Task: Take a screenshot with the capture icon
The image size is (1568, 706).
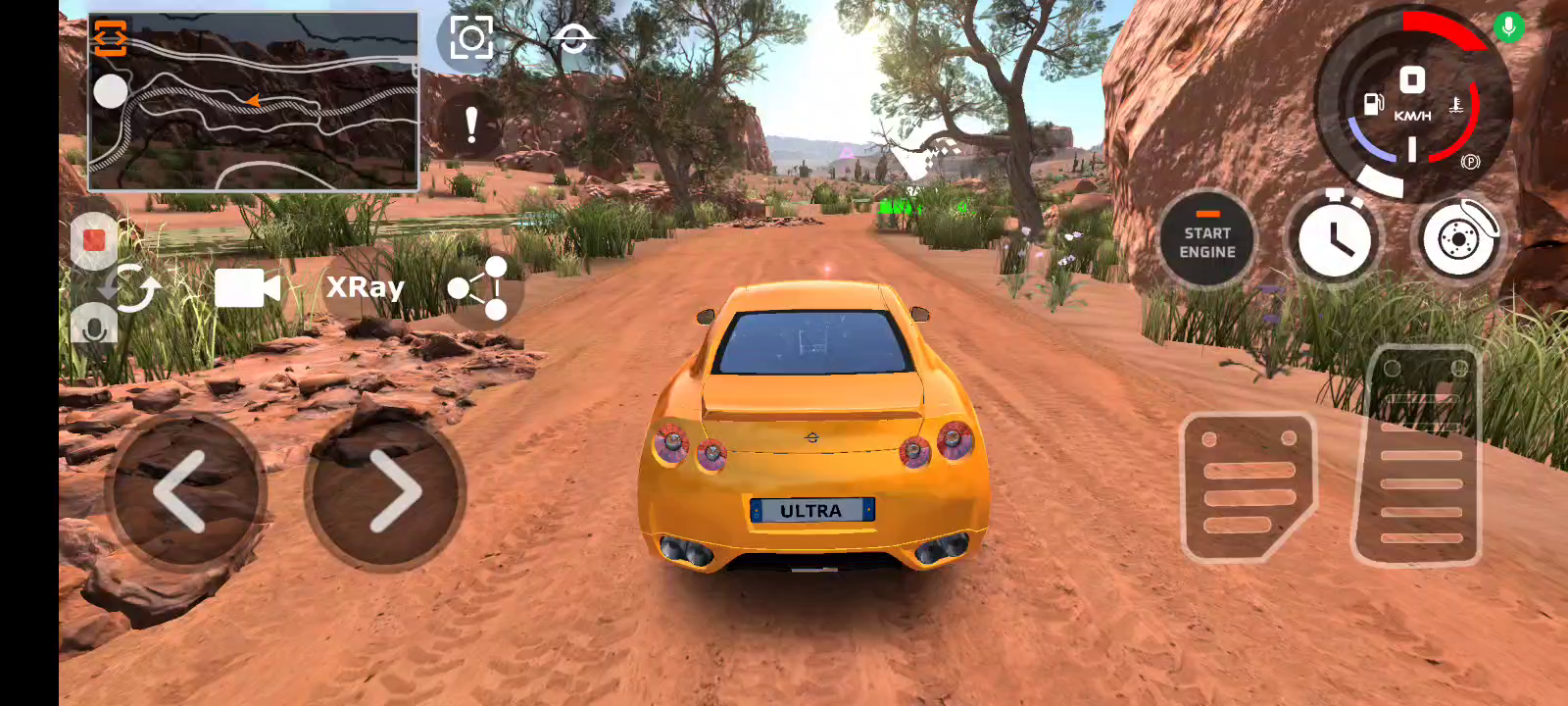Action: tap(470, 39)
